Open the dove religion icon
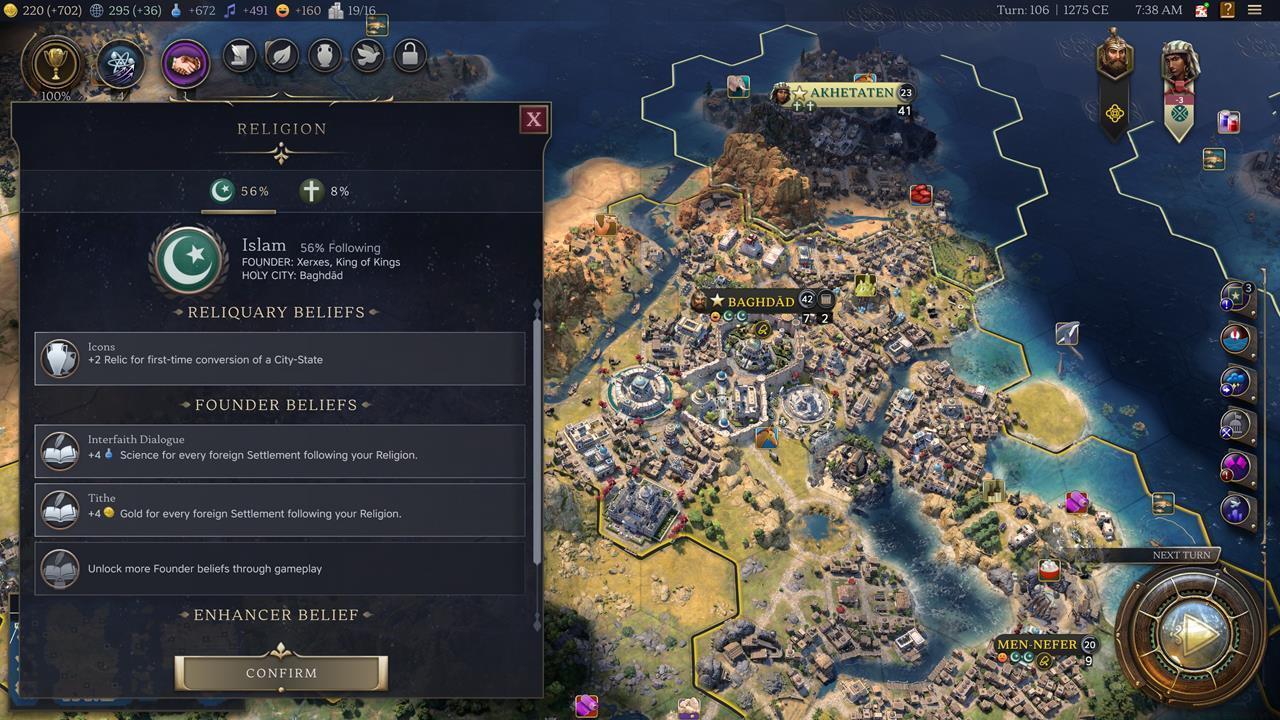The height and width of the screenshot is (720, 1280). pyautogui.click(x=367, y=56)
